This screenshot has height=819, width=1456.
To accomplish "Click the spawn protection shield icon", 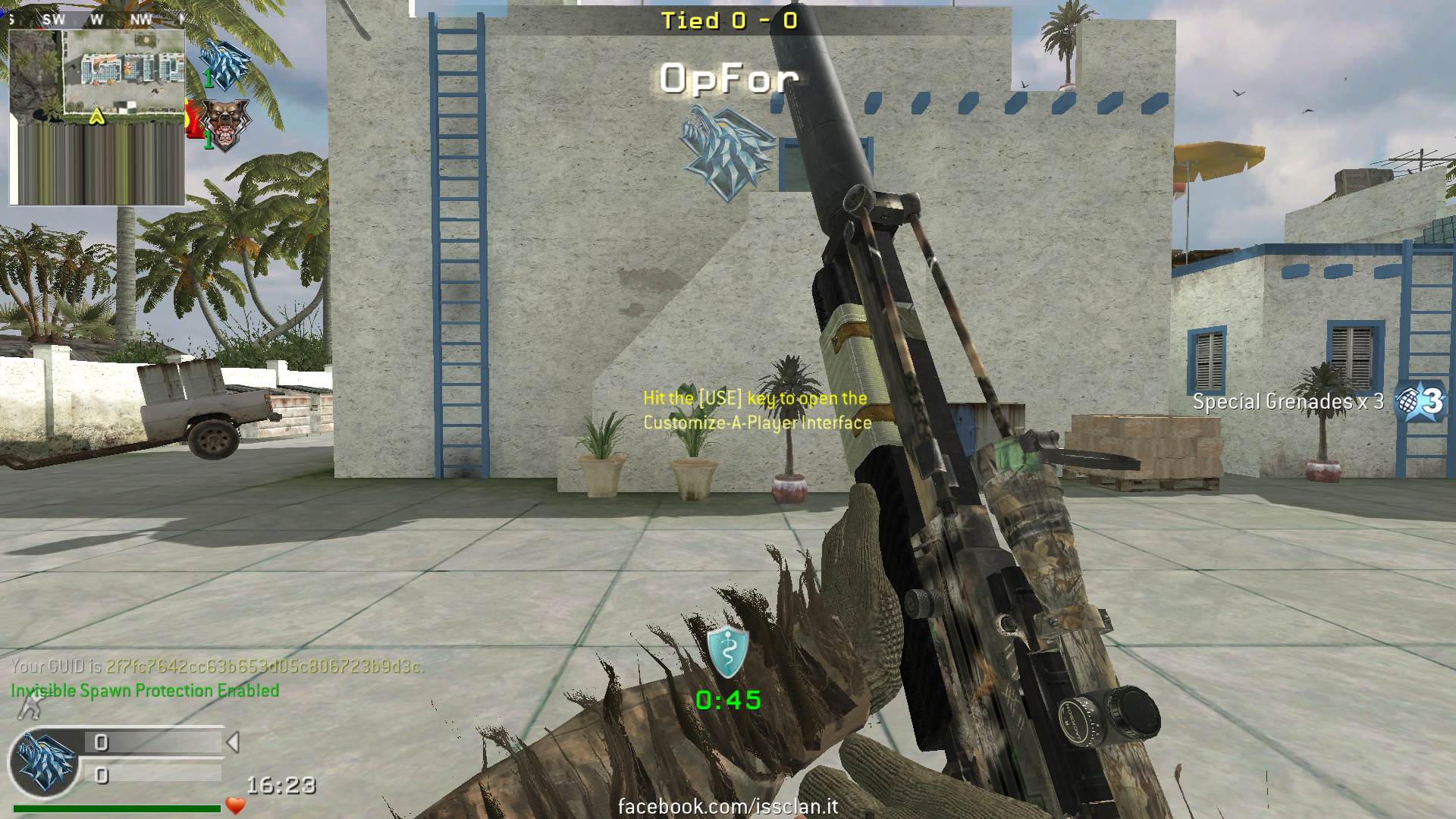I will click(727, 651).
